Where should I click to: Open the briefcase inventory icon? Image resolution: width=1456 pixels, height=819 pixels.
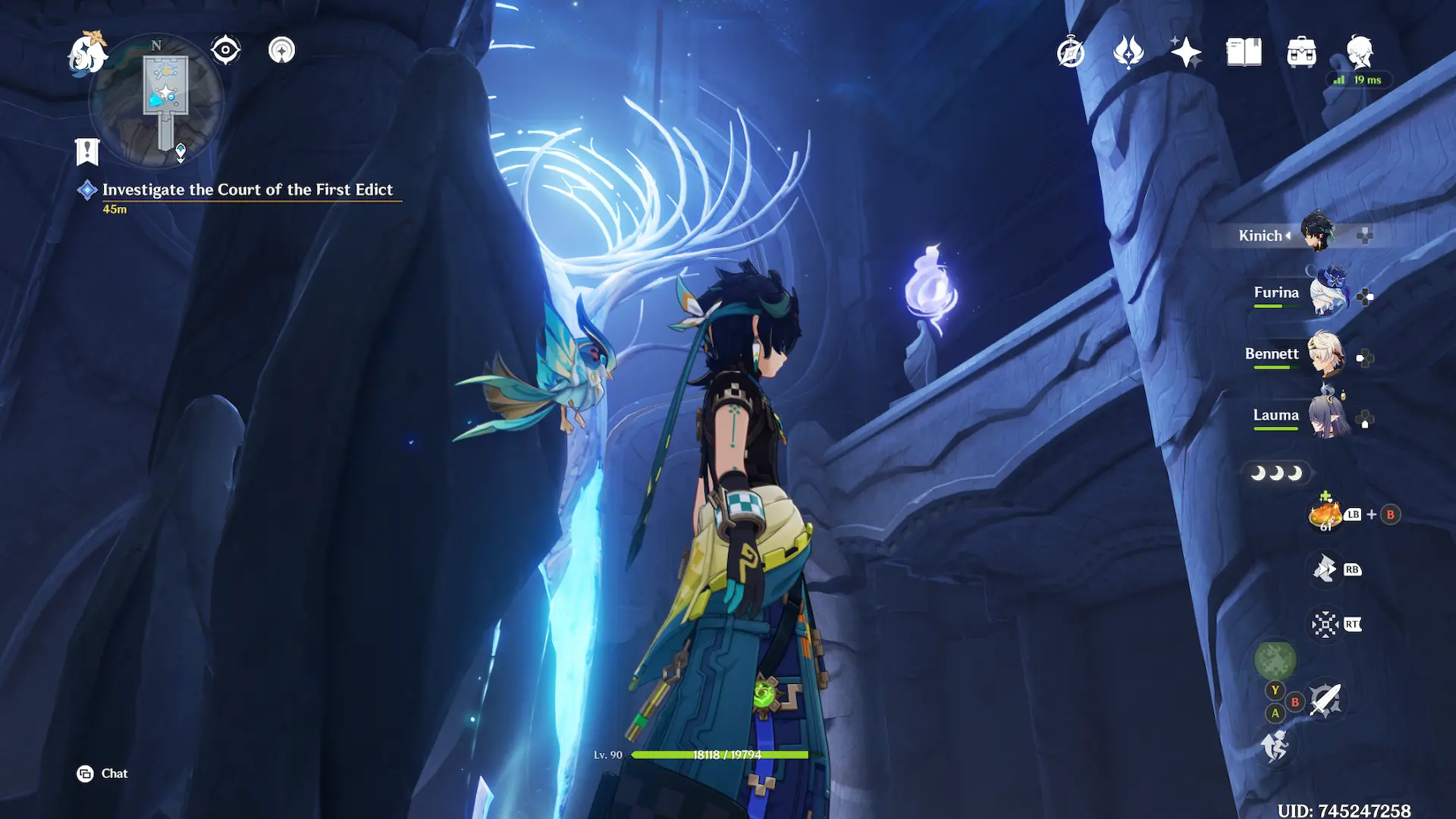pos(1301,52)
